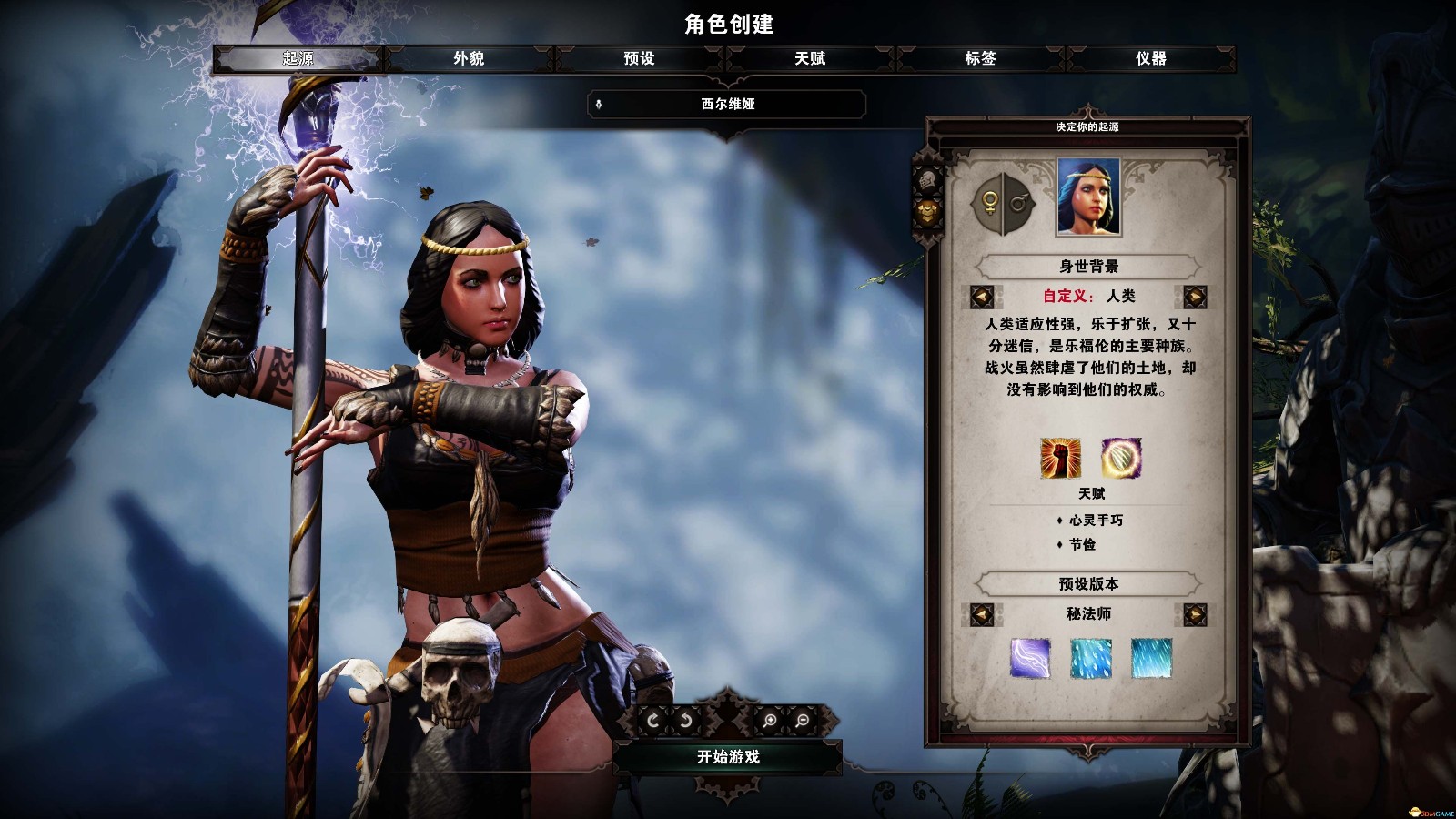Viewport: 1456px width, 819px height.
Task: Zoom out from the character model
Action: tap(803, 721)
